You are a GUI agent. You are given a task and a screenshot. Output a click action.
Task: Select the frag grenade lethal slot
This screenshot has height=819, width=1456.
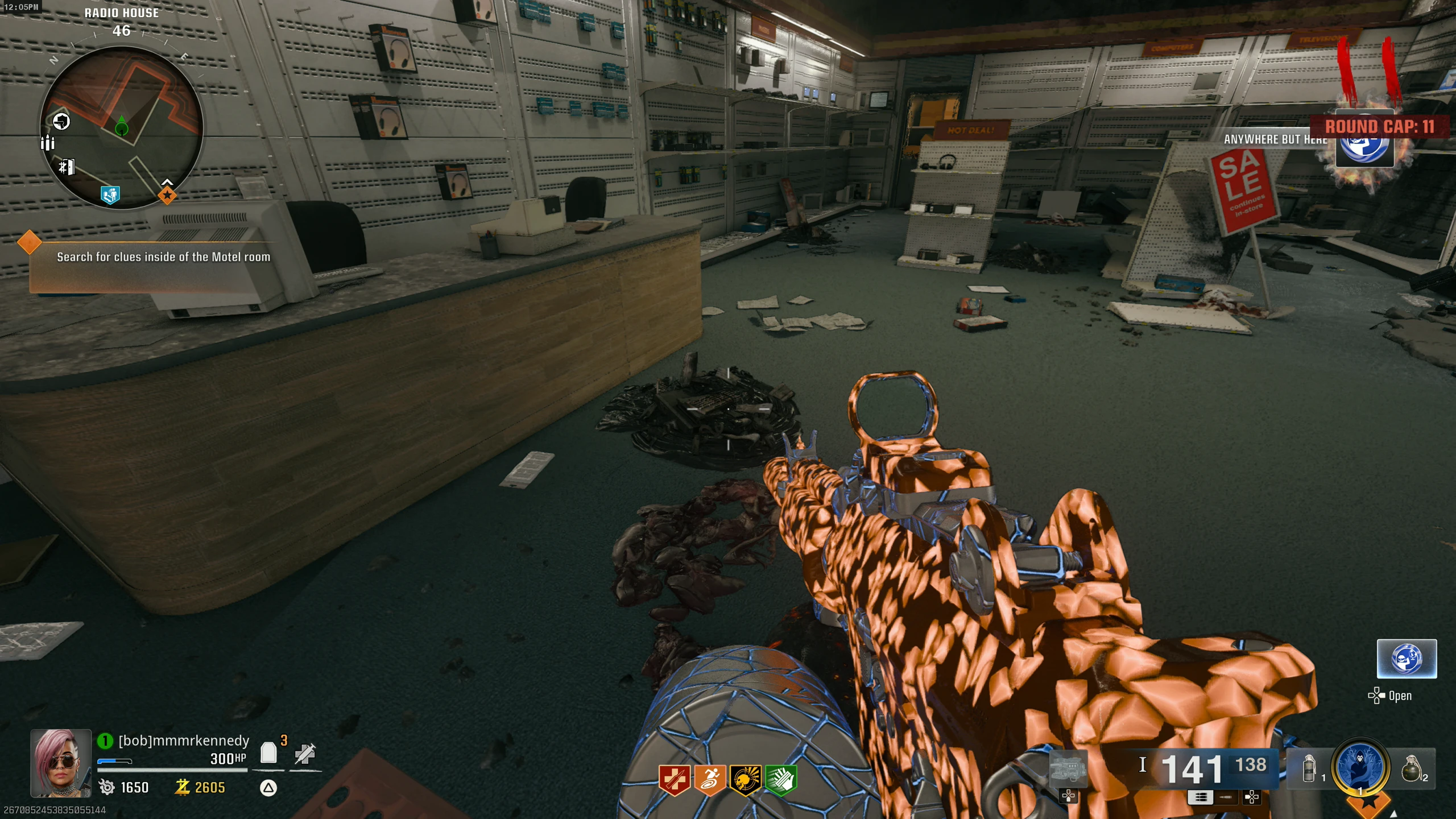1412,769
